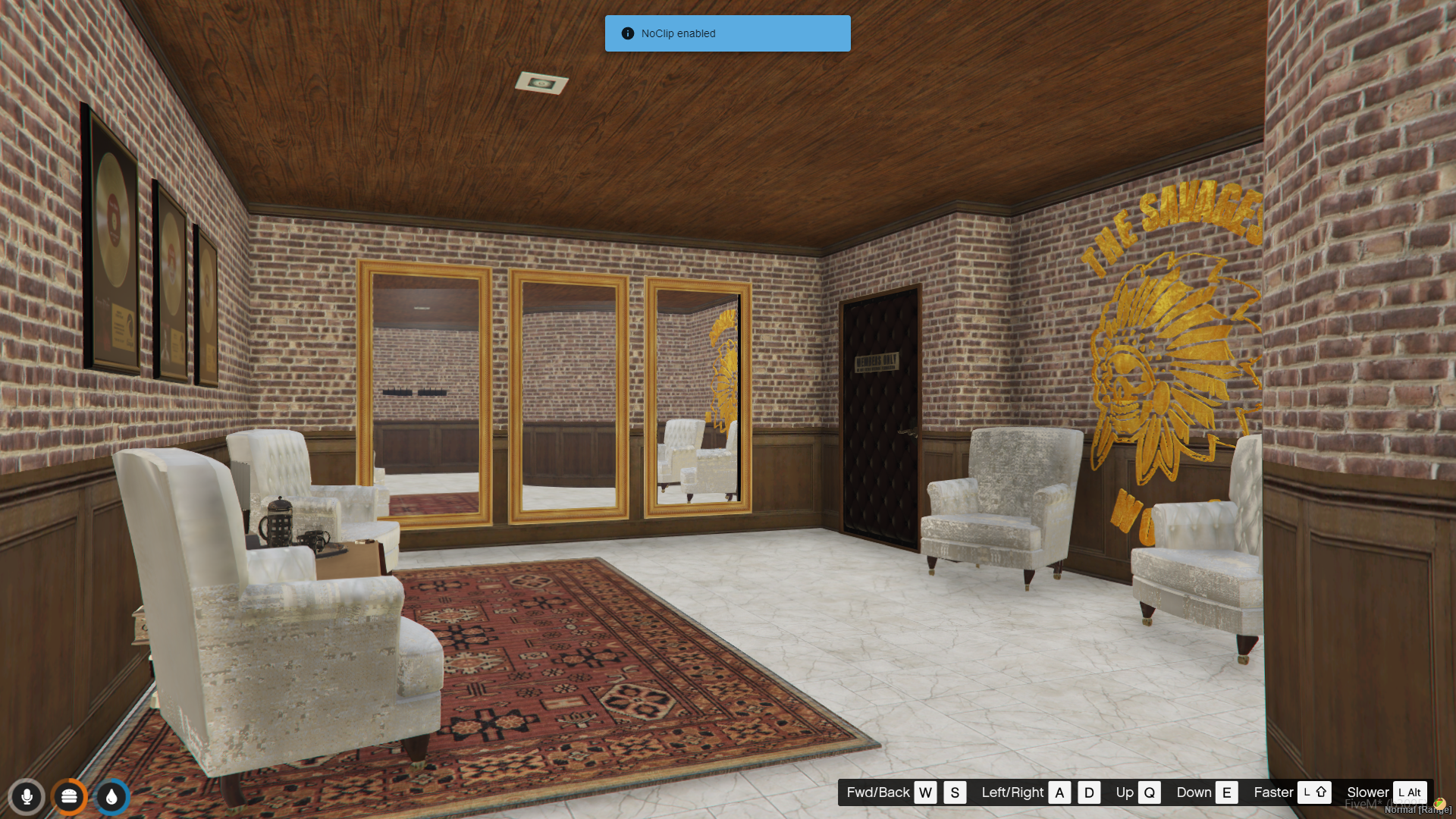Select the burger hunger icon
The image size is (1456, 819).
pos(69,797)
